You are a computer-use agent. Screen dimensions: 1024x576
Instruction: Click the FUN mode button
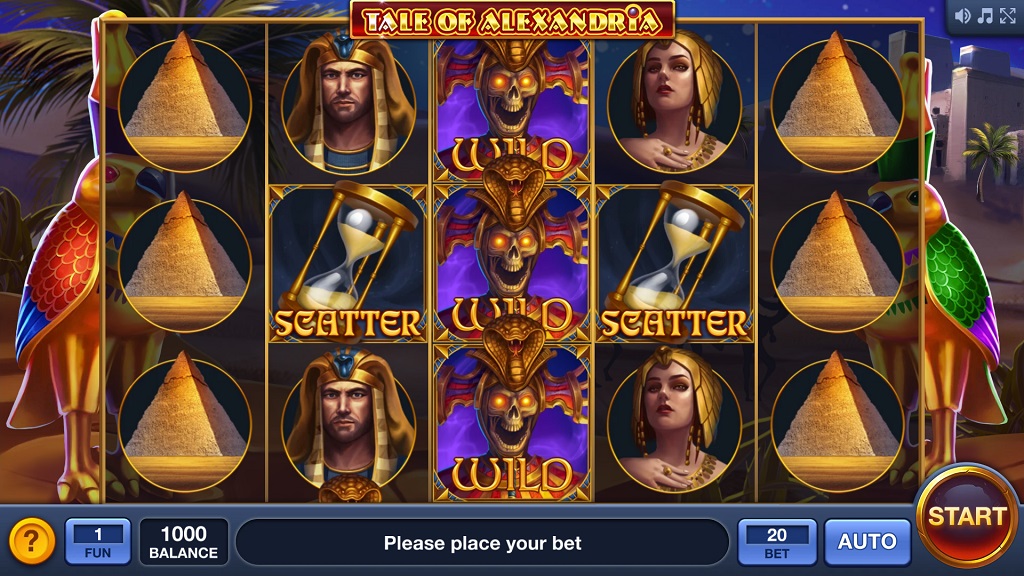(x=97, y=542)
